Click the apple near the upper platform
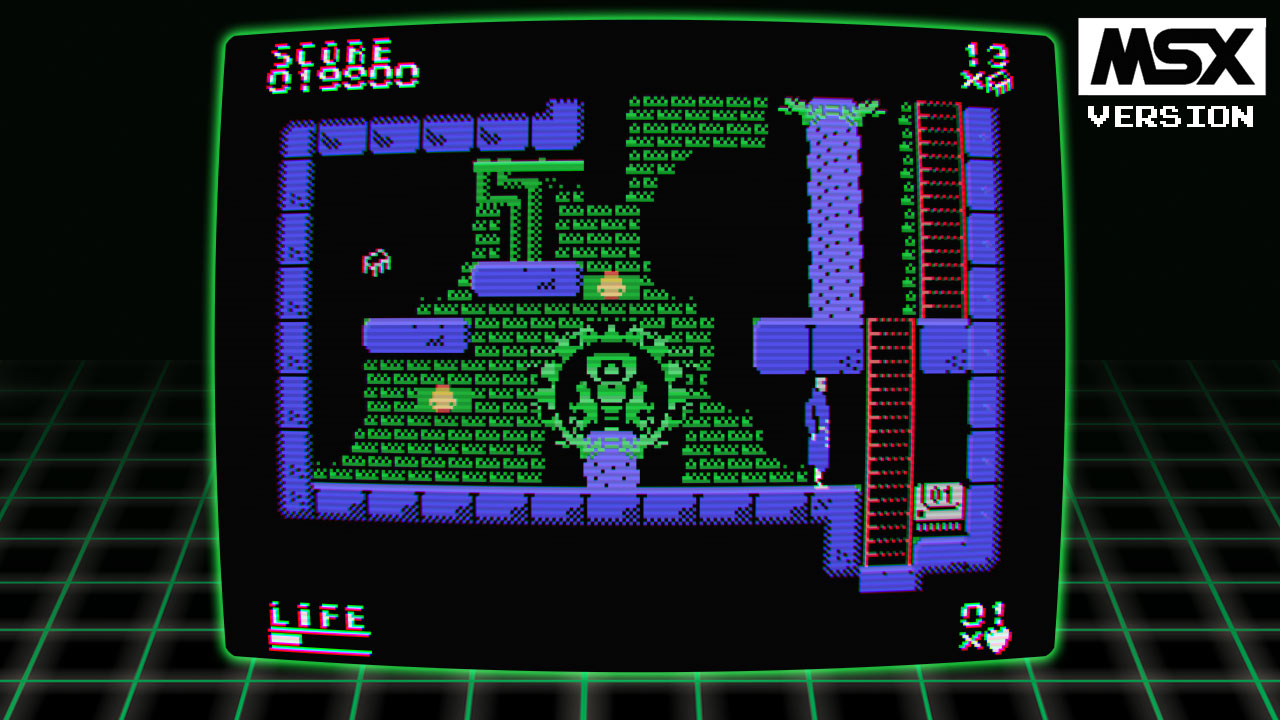Viewport: 1280px width, 720px height. [x=612, y=283]
